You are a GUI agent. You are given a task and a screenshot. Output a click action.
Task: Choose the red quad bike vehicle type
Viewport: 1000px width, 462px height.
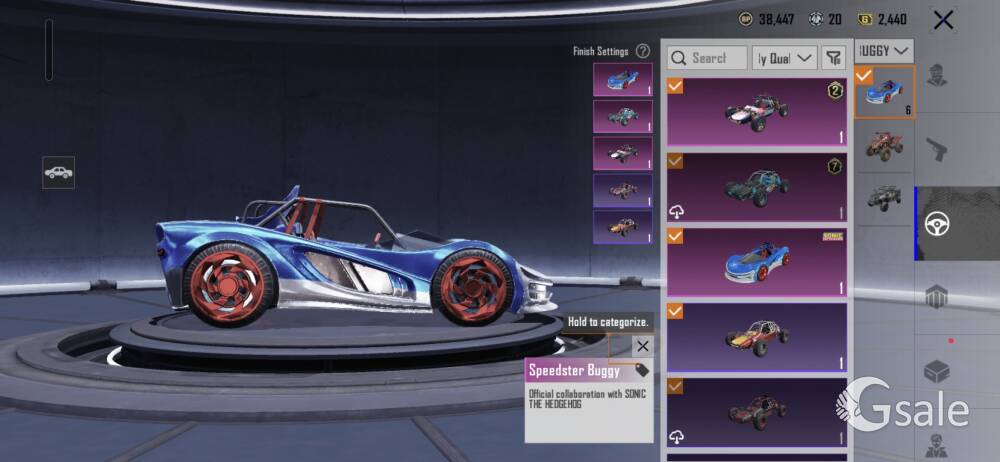click(x=884, y=146)
